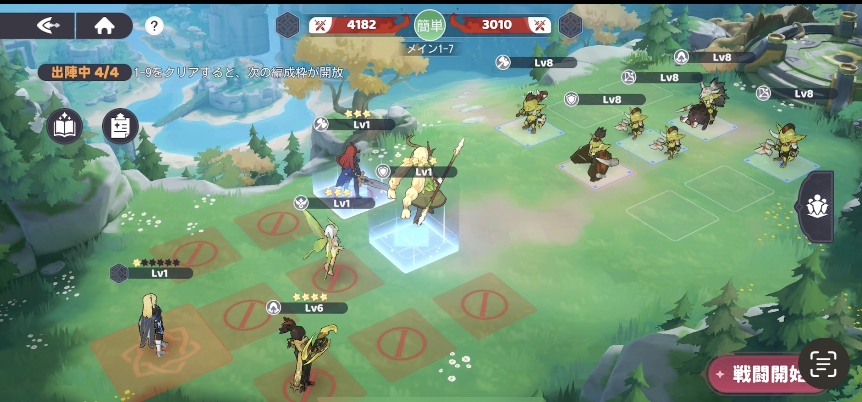Tap the screen scan overlay button

click(823, 365)
